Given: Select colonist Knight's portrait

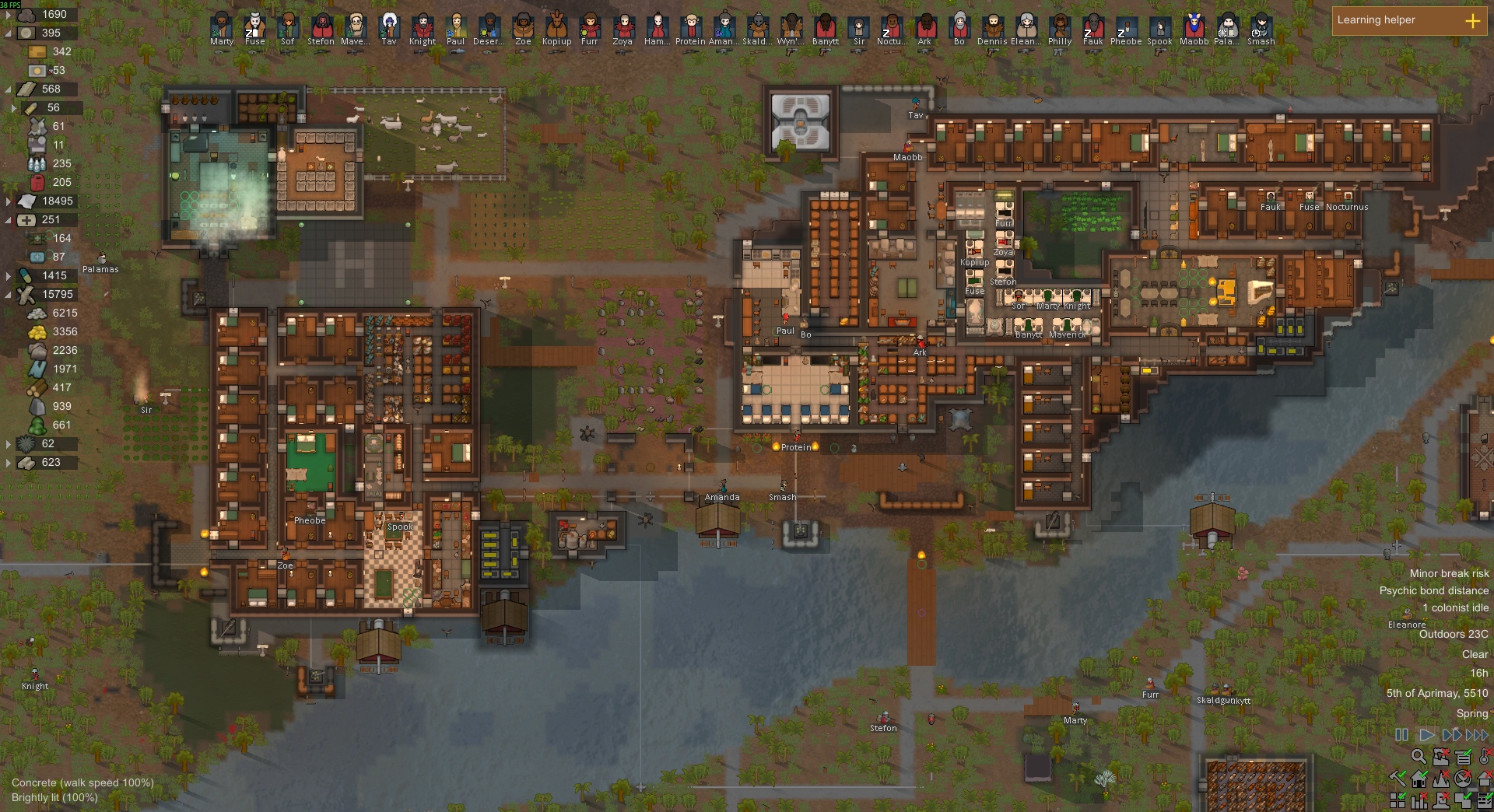Looking at the screenshot, I should (x=423, y=27).
